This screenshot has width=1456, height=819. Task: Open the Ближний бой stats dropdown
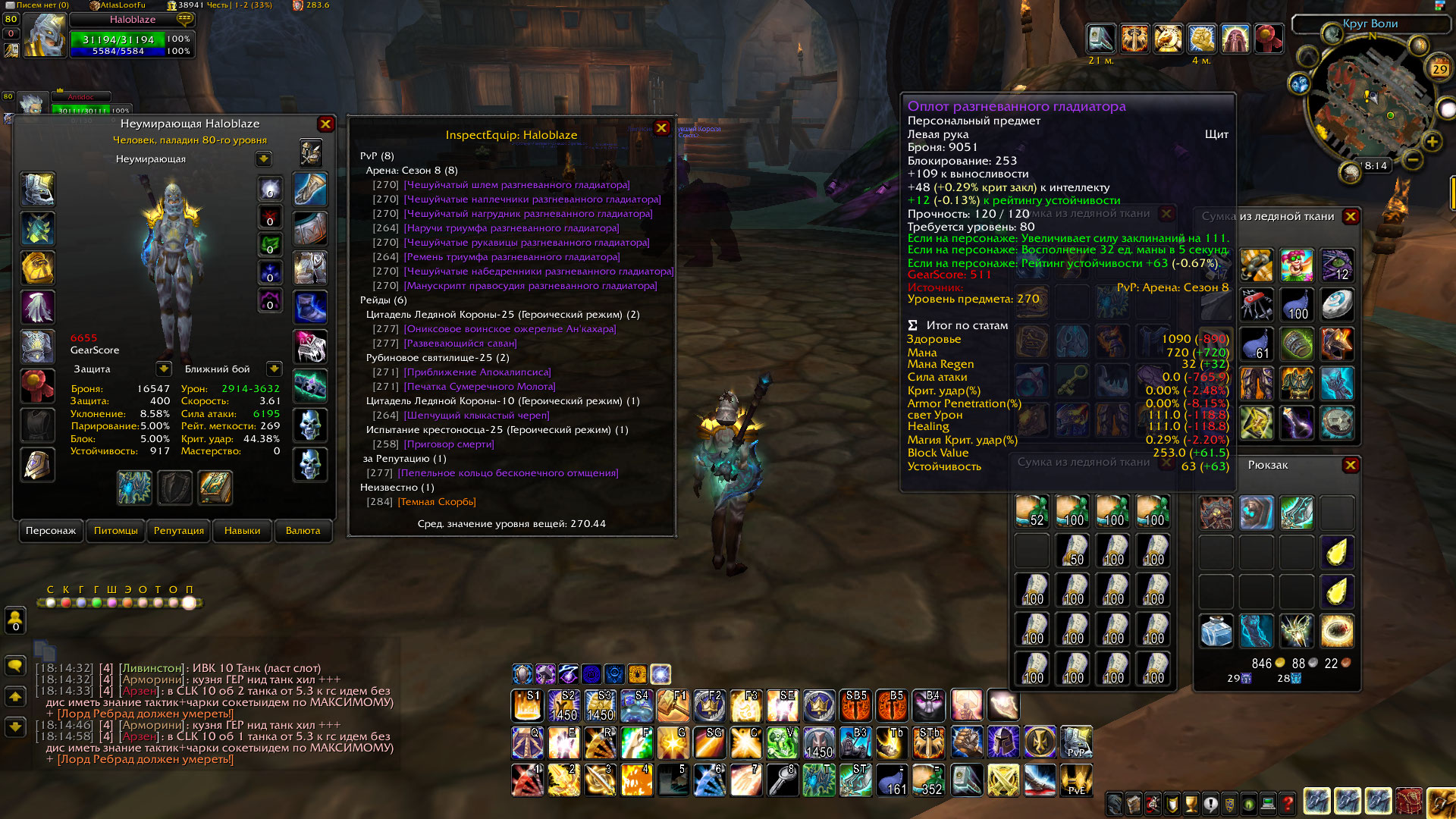pyautogui.click(x=274, y=369)
